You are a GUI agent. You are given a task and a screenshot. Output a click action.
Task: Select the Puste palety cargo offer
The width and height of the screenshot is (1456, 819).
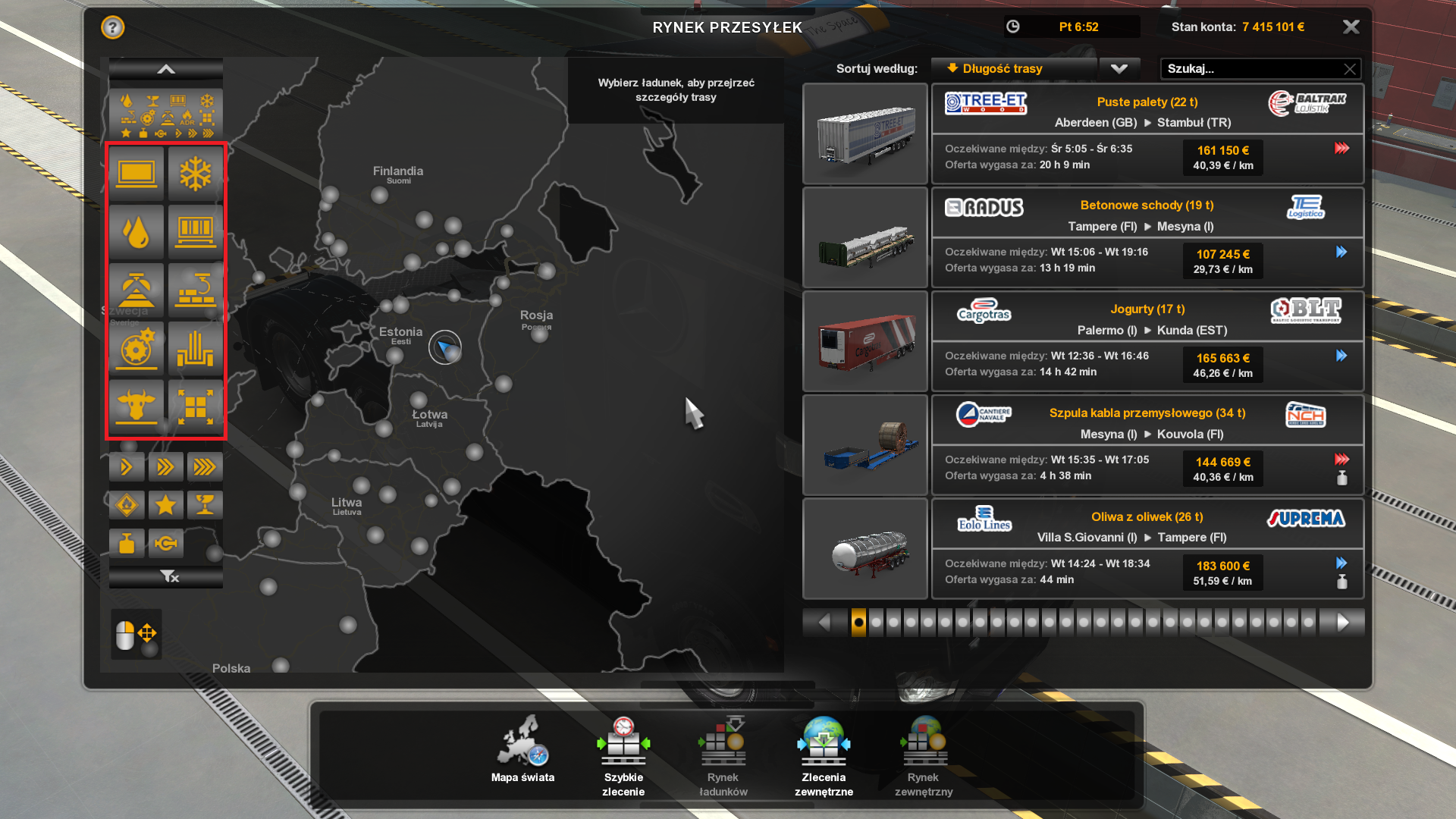click(x=1147, y=133)
